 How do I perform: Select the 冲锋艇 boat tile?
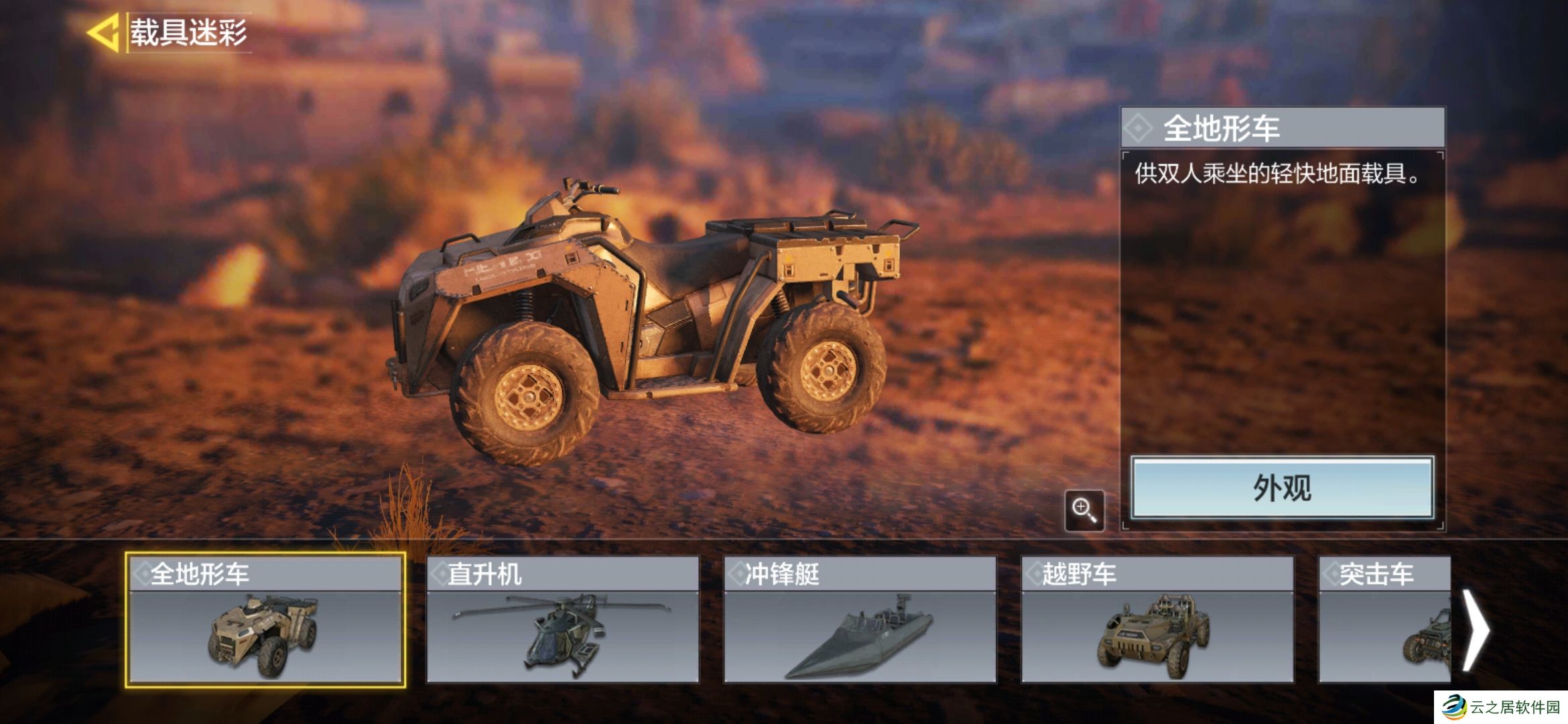pos(860,619)
